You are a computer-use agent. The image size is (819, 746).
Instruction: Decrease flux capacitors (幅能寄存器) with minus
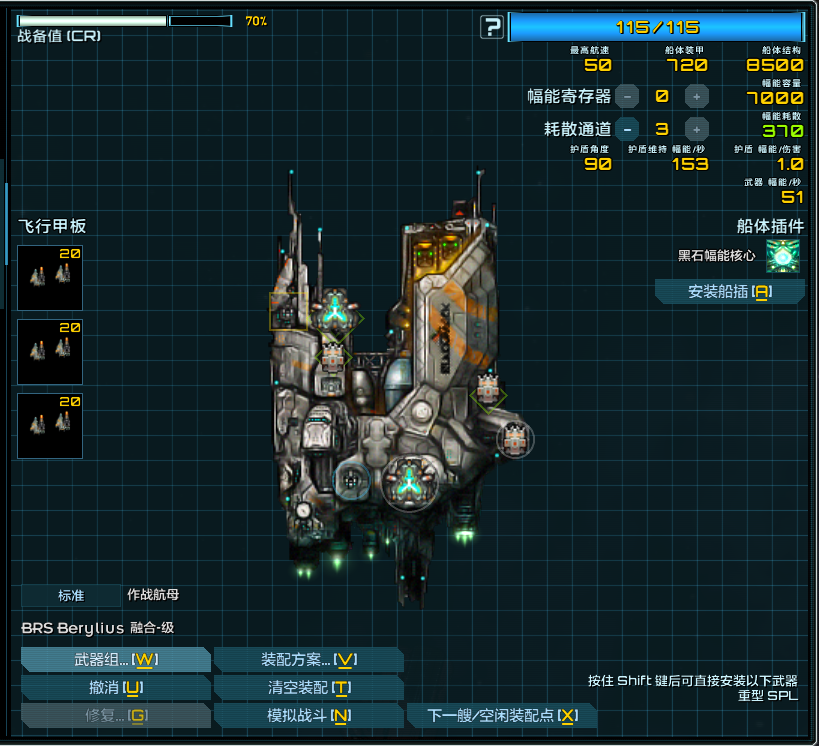[627, 97]
